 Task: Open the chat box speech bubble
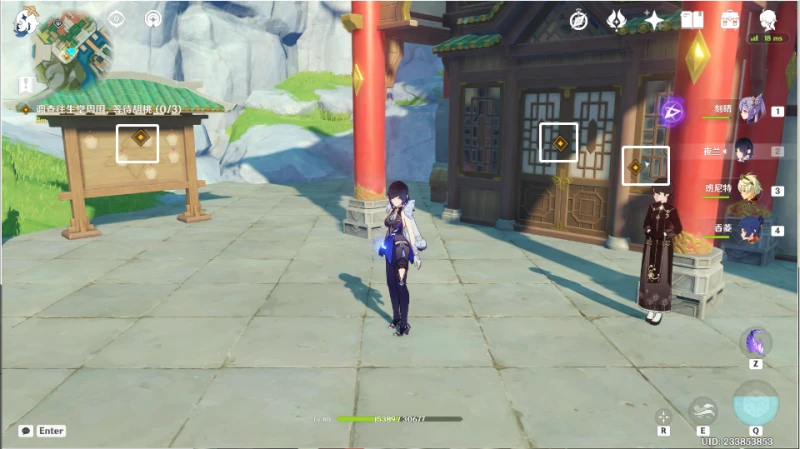coord(25,431)
